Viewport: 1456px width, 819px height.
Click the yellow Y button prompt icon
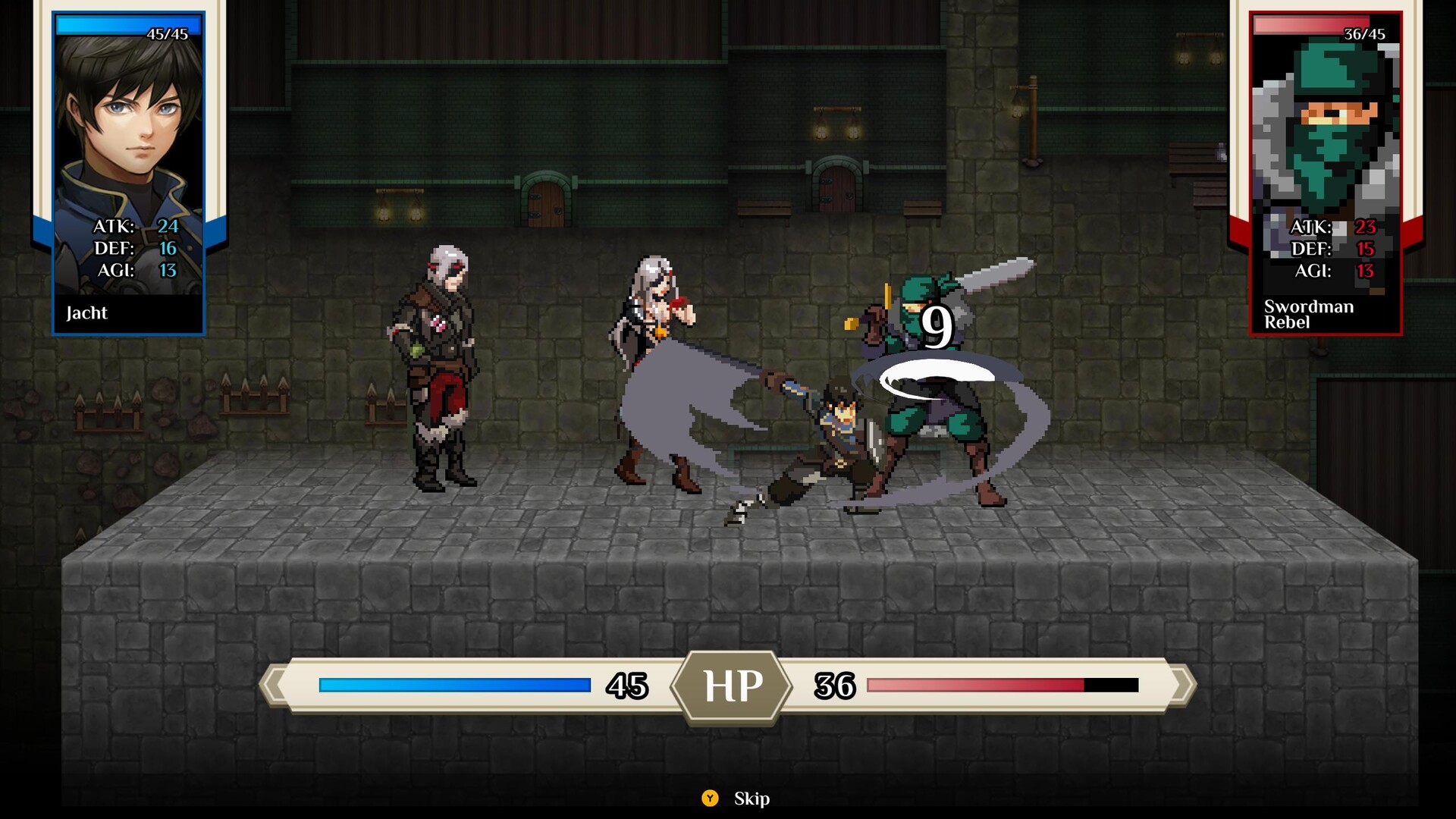coord(711,799)
